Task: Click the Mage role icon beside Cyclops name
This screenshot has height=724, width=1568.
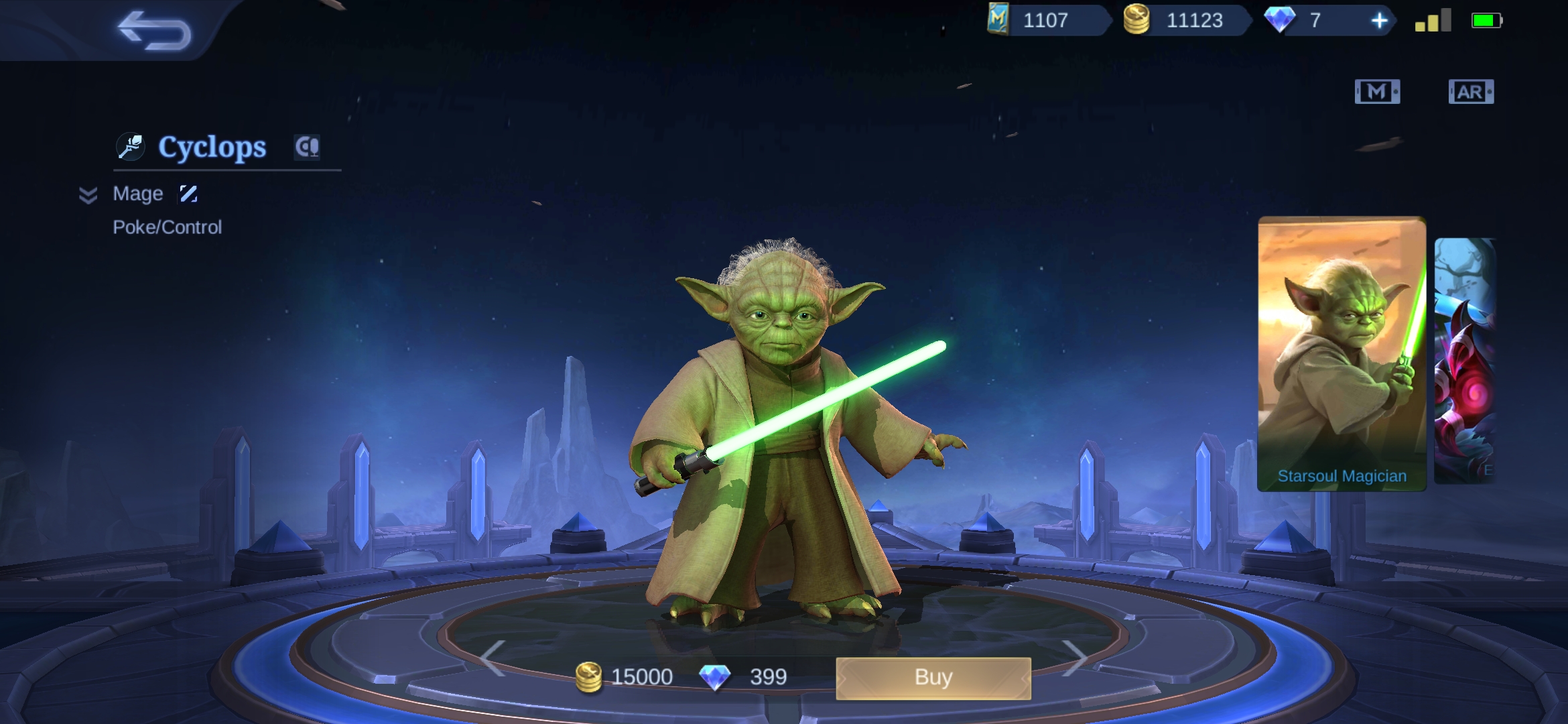Action: (x=131, y=146)
